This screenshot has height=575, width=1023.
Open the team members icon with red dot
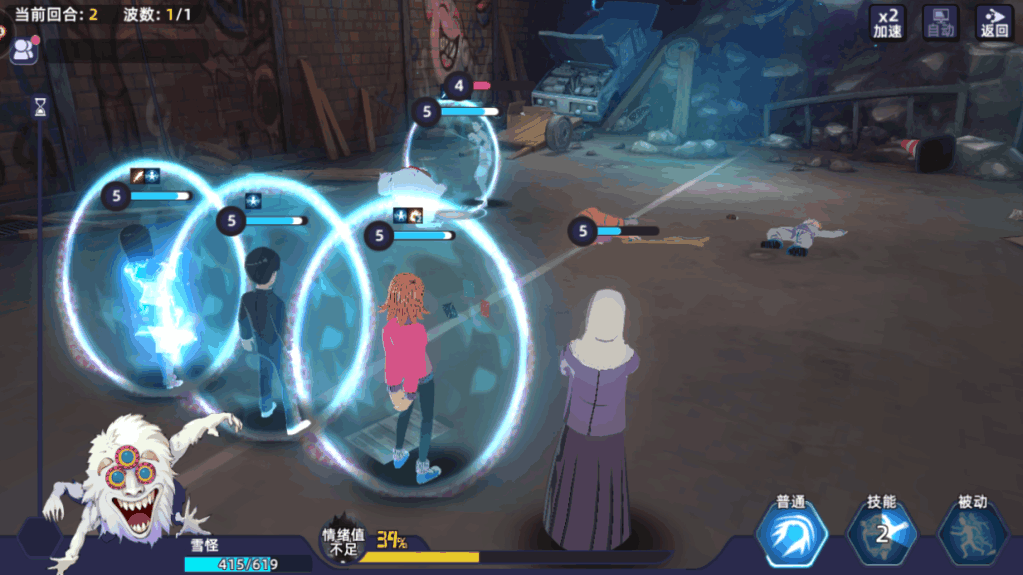pos(22,48)
